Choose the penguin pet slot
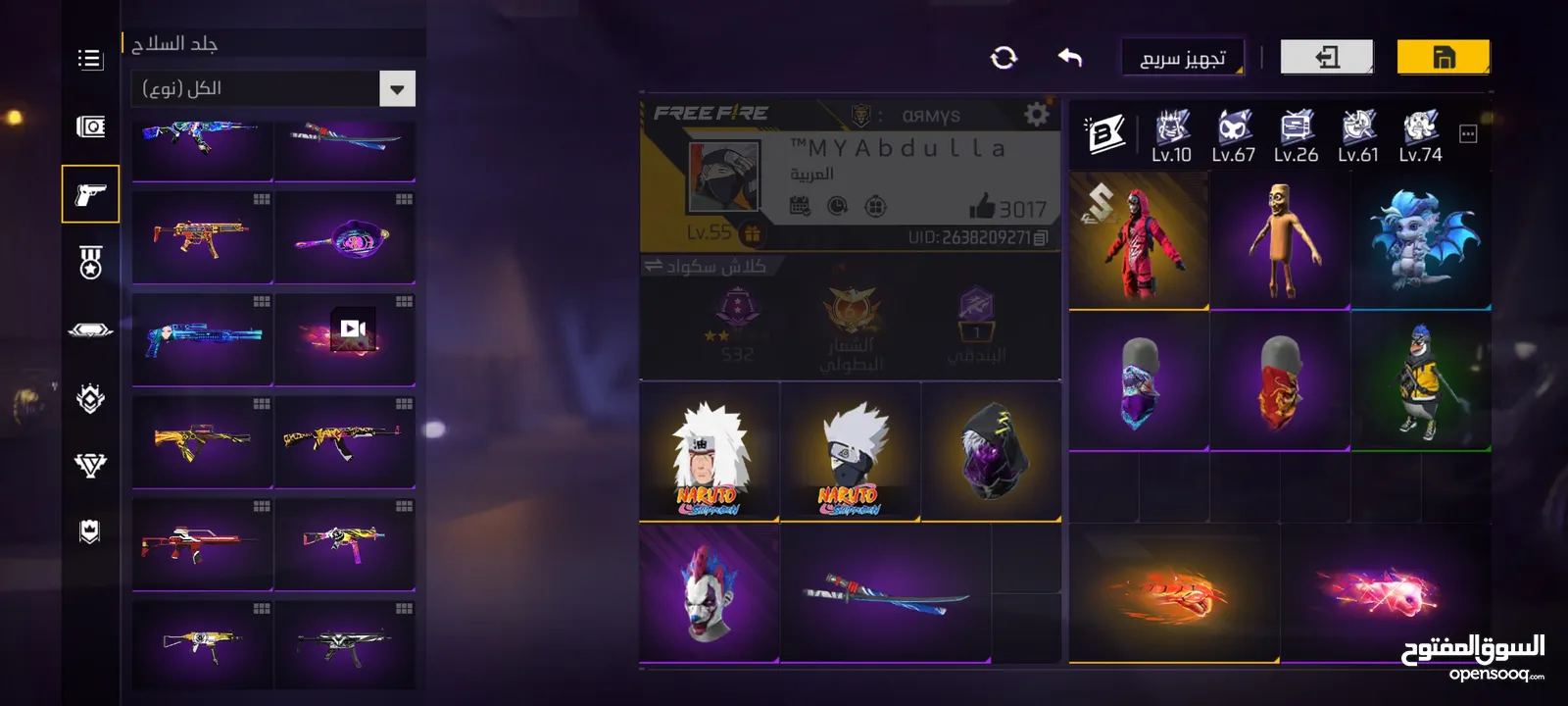Image resolution: width=1568 pixels, height=706 pixels. (x=1421, y=381)
